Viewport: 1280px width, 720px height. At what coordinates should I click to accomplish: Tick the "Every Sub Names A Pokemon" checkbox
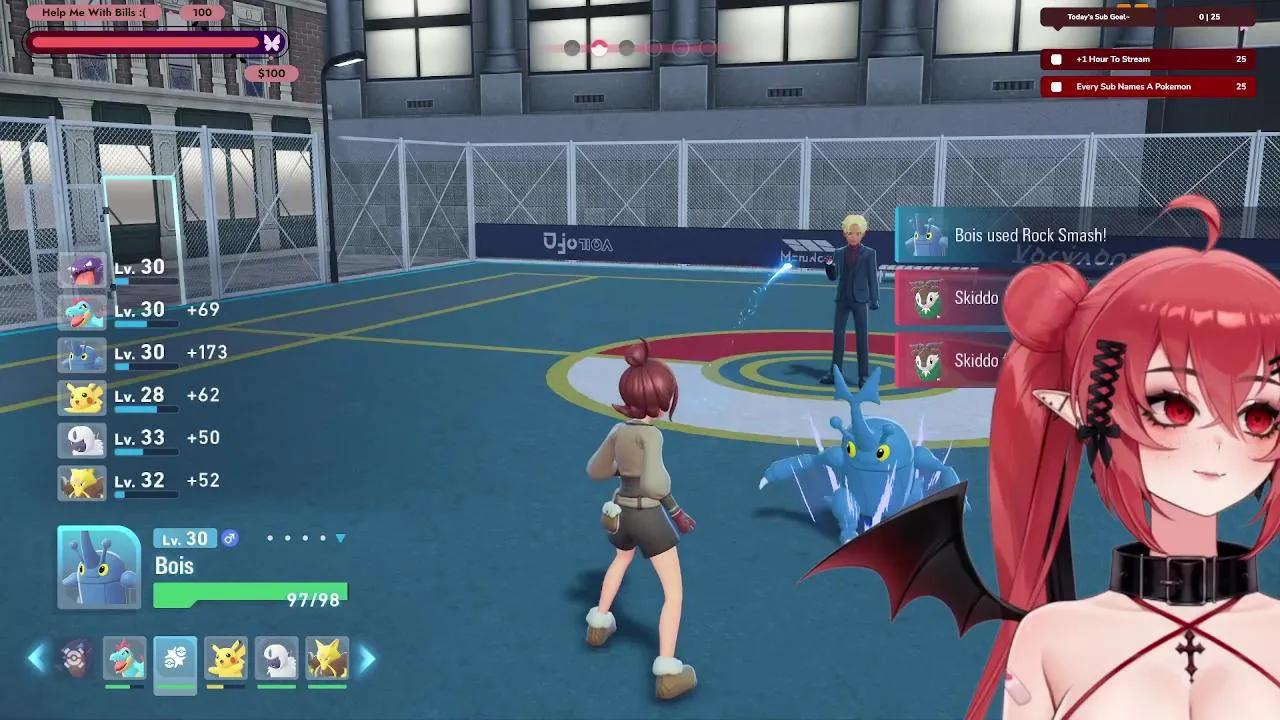click(1057, 87)
